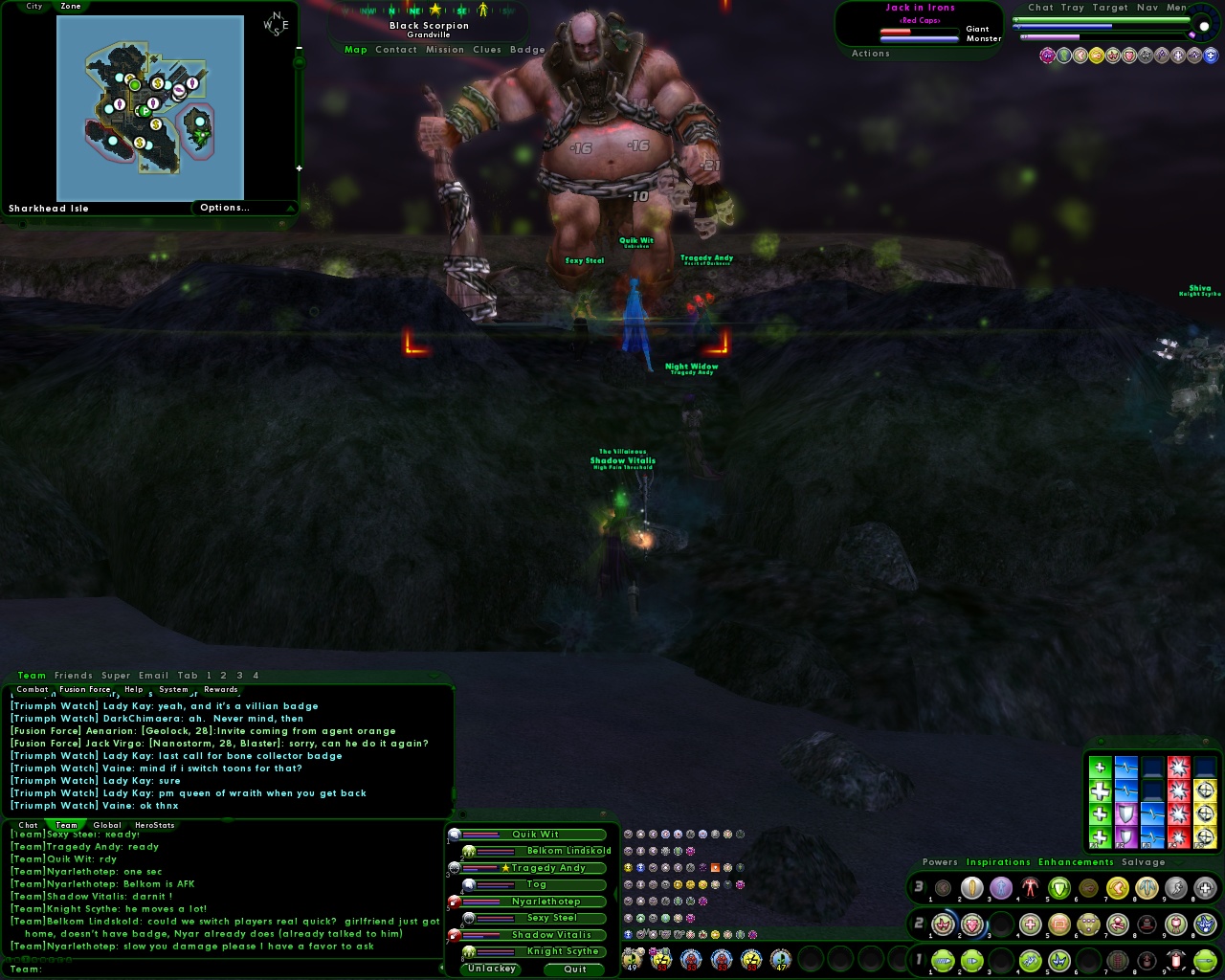Viewport: 1225px width, 980px height.
Task: Select teammate Tragedy Andy in the team list
Action: click(x=547, y=868)
